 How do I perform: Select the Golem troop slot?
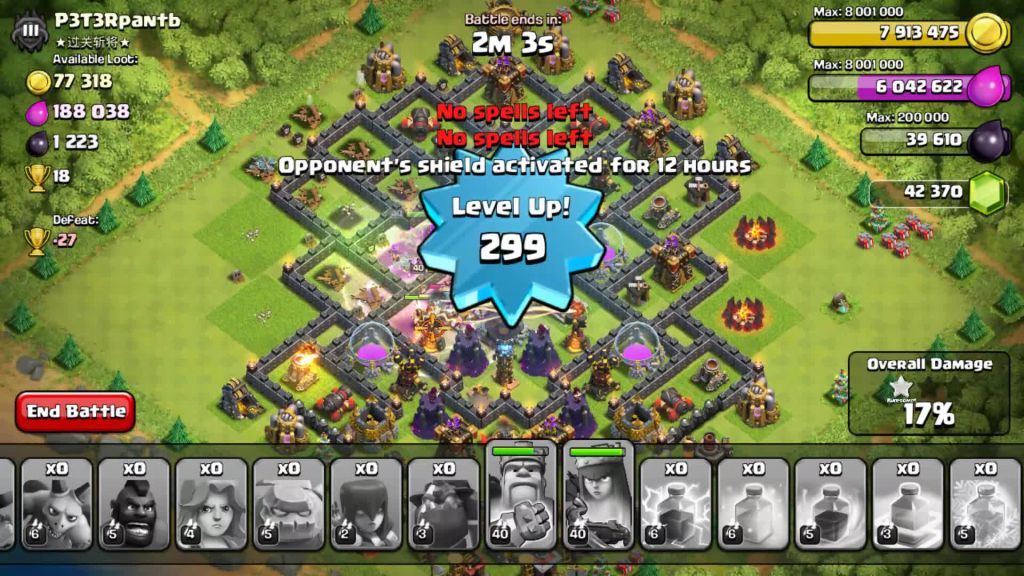[x=288, y=504]
